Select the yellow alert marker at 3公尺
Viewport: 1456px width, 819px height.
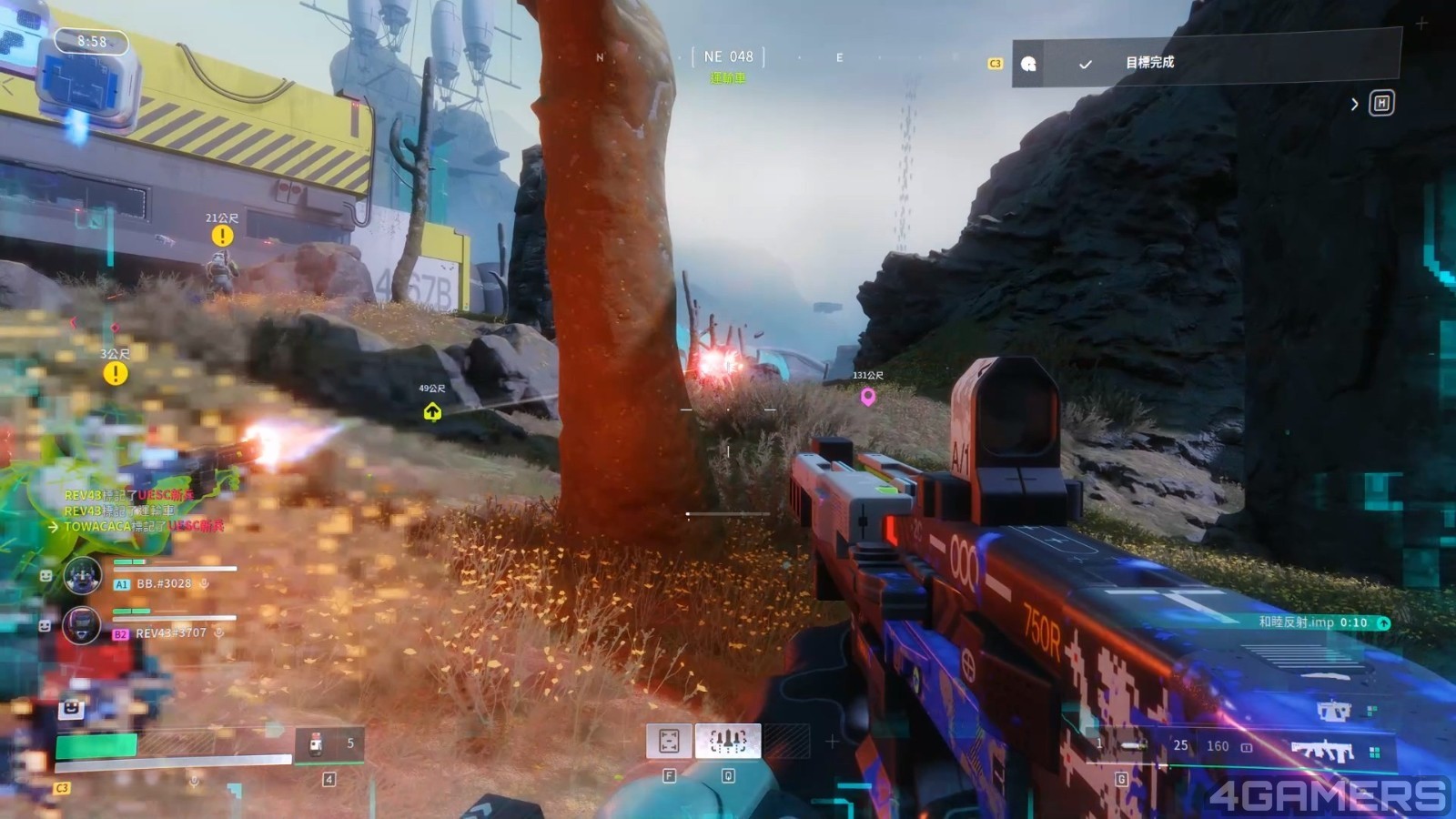116,373
